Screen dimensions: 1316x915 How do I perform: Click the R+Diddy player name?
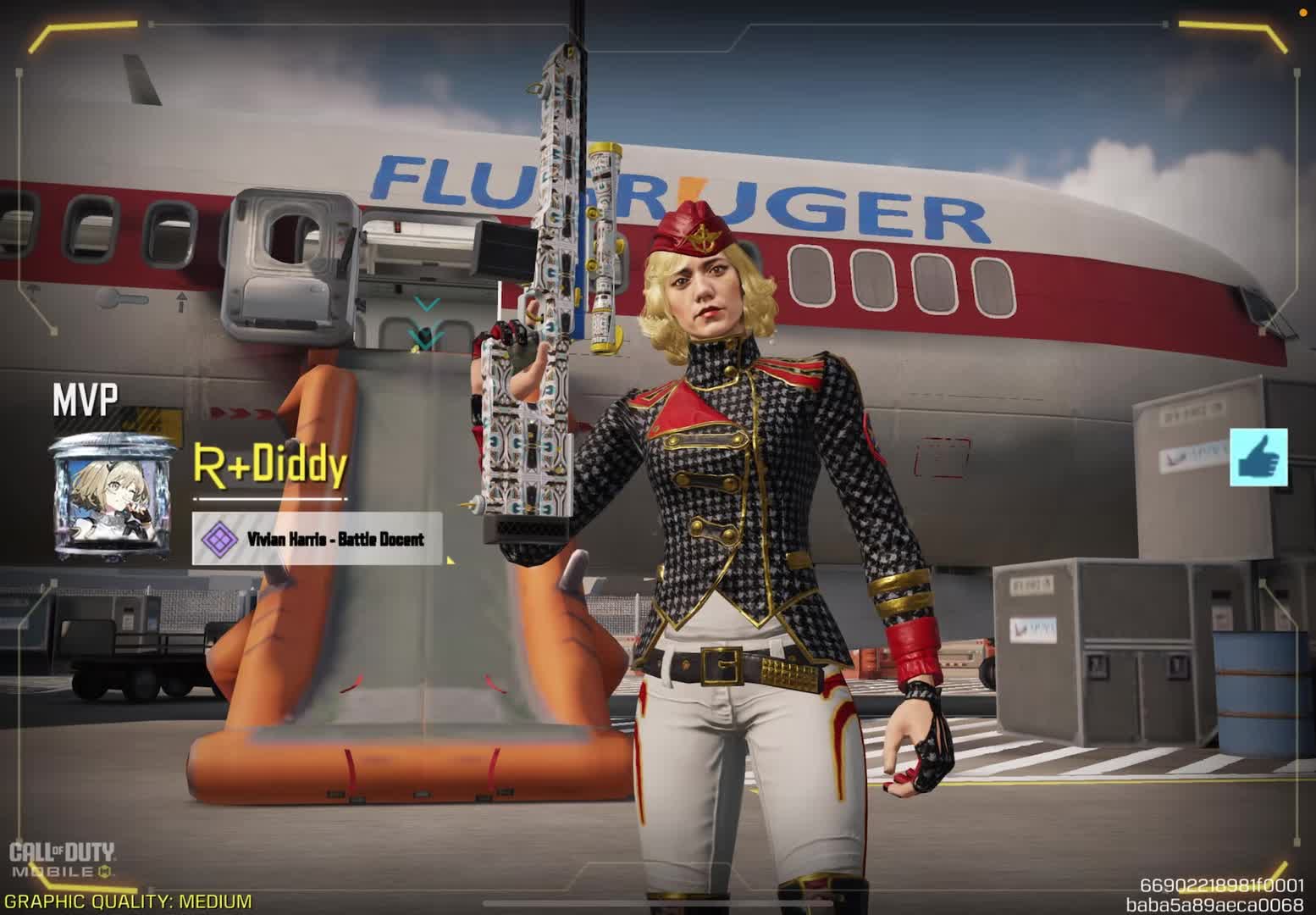pos(270,466)
